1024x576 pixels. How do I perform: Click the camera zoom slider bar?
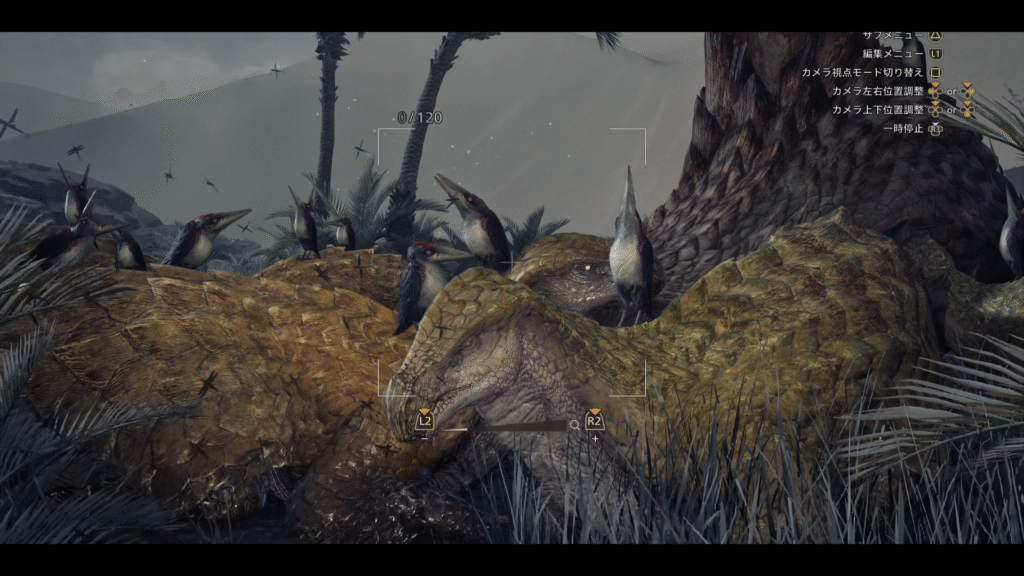[x=503, y=426]
